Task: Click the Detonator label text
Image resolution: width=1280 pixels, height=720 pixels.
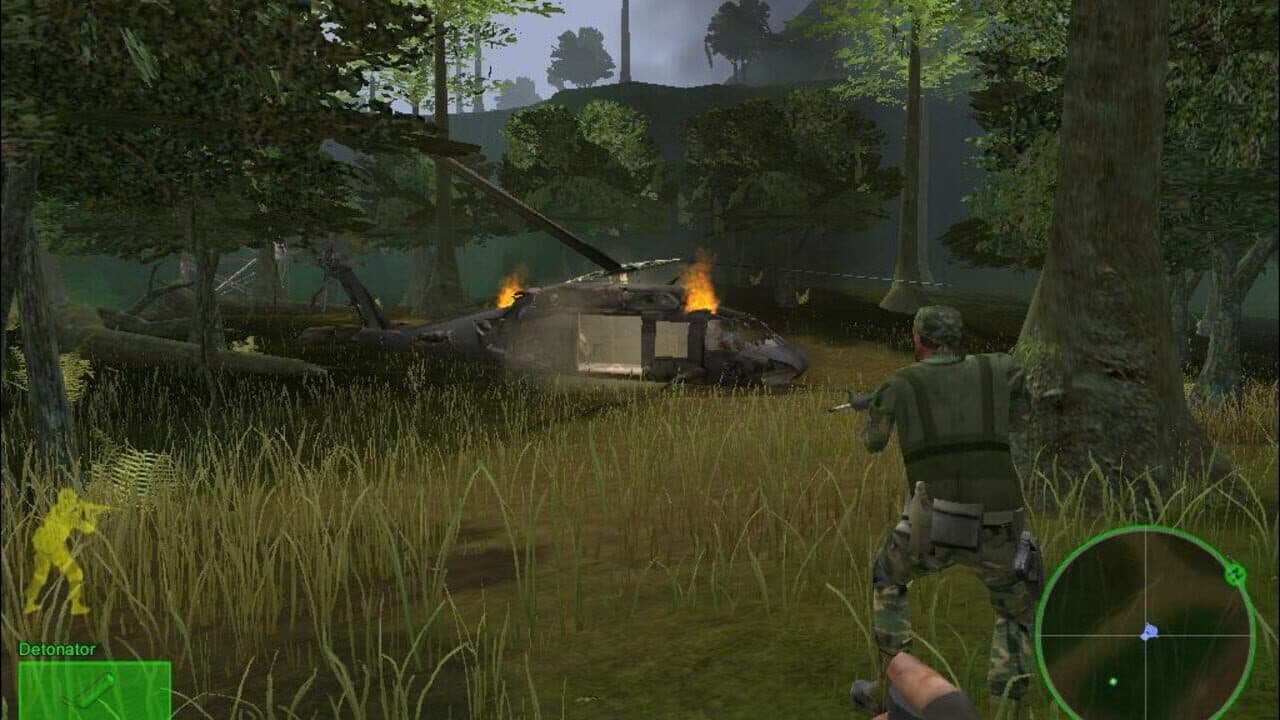Action: click(58, 650)
